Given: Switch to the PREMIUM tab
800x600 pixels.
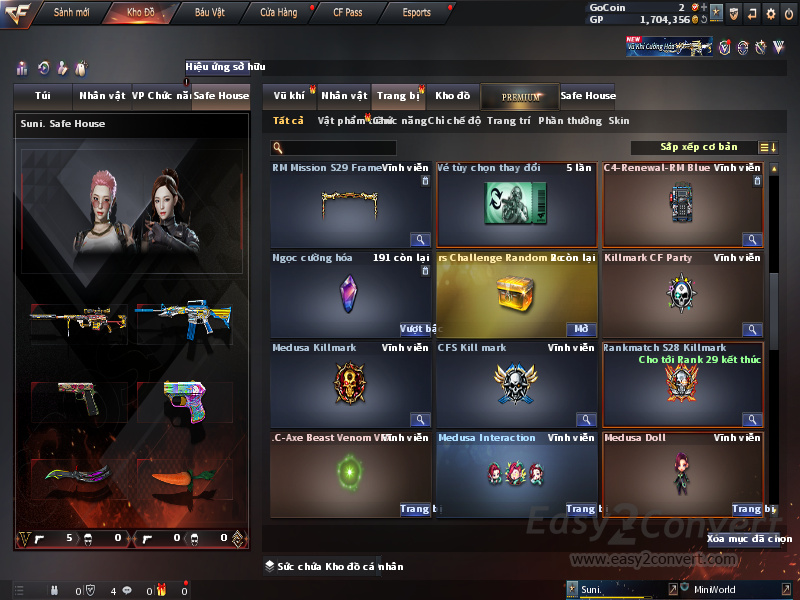Looking at the screenshot, I should (520, 96).
